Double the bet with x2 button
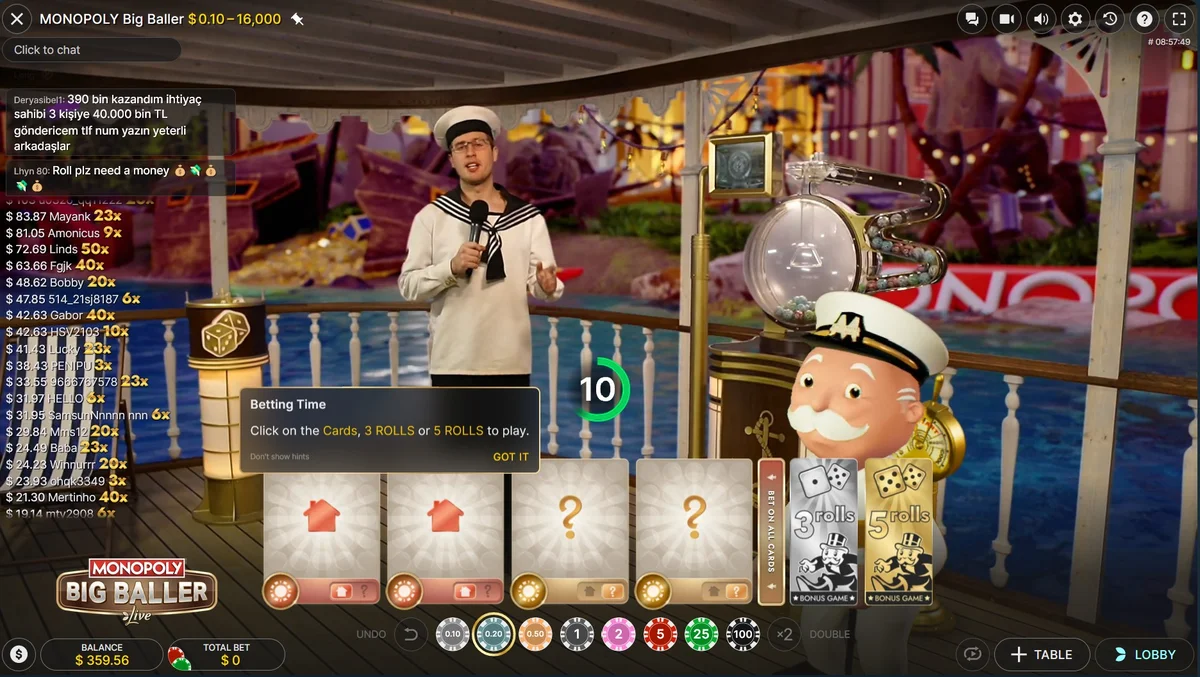The height and width of the screenshot is (677, 1200). tap(785, 634)
